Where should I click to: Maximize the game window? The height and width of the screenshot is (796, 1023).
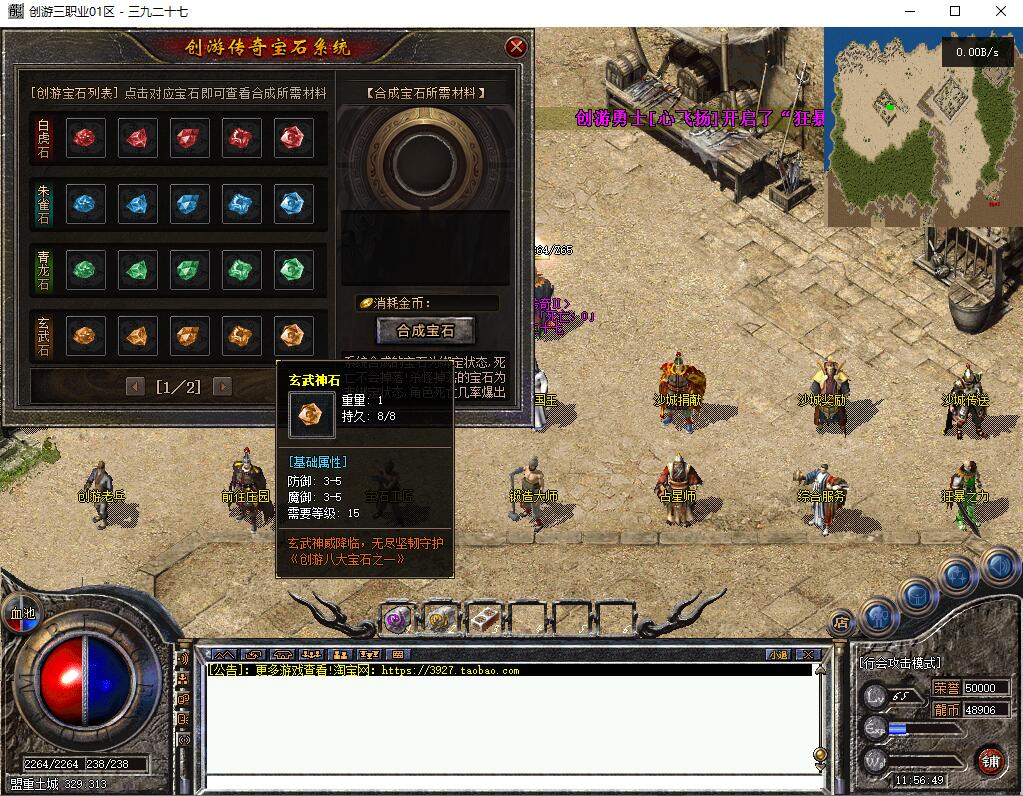click(x=955, y=12)
